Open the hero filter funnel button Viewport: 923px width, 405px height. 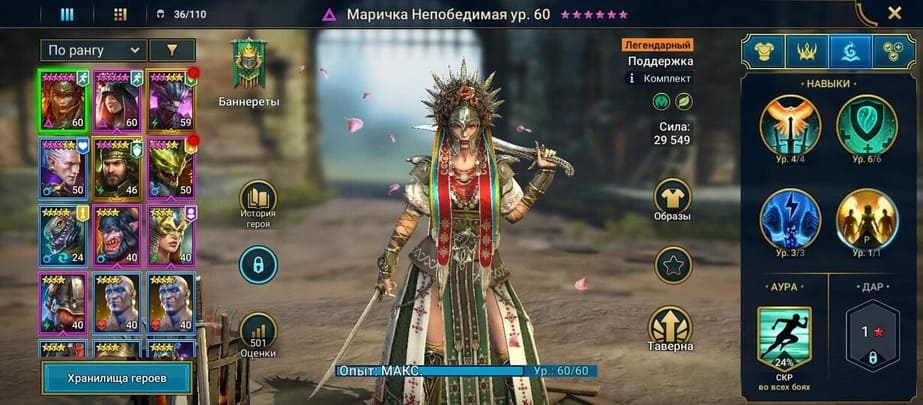(171, 49)
